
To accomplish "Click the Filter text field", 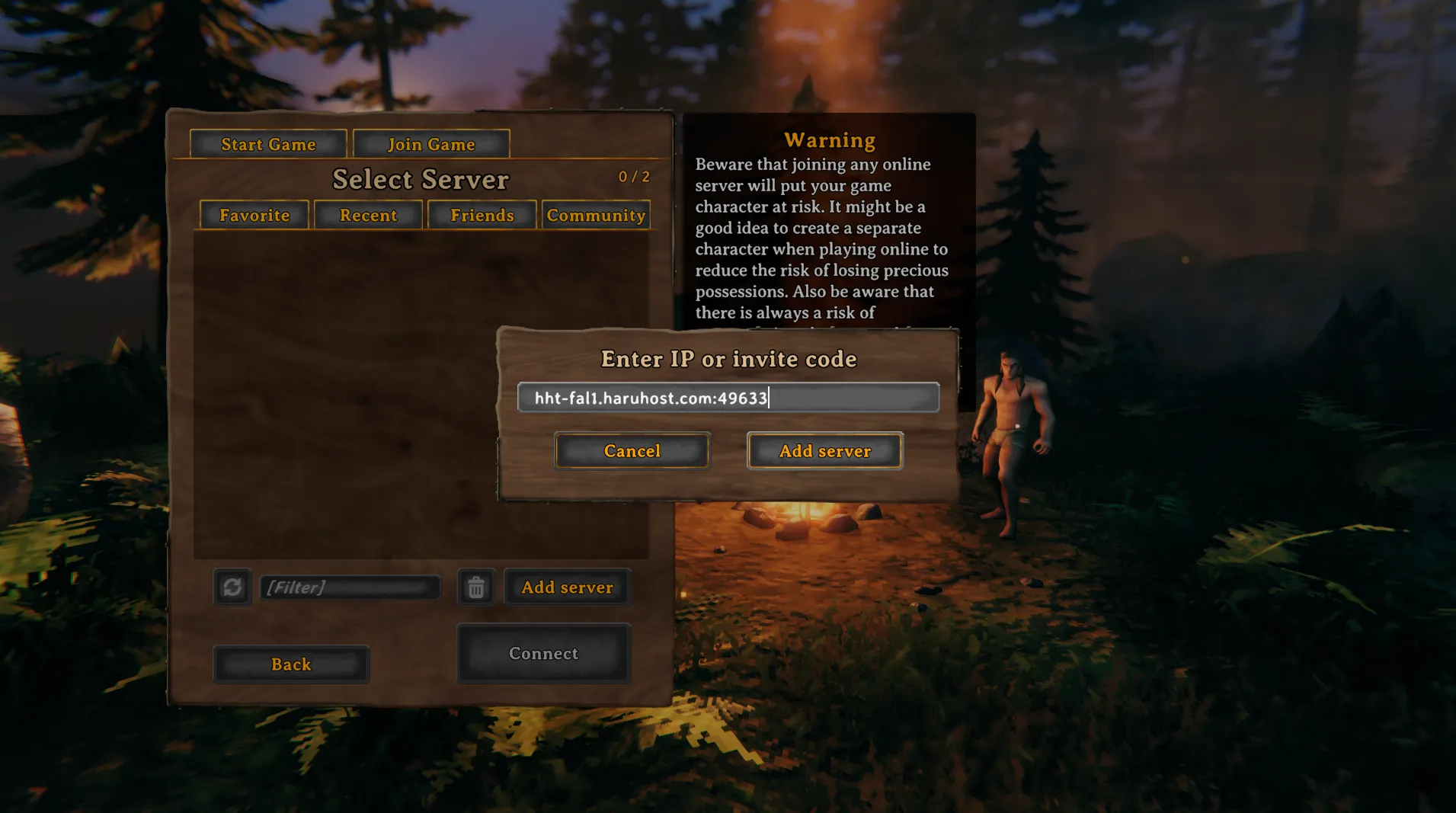I will pyautogui.click(x=350, y=587).
